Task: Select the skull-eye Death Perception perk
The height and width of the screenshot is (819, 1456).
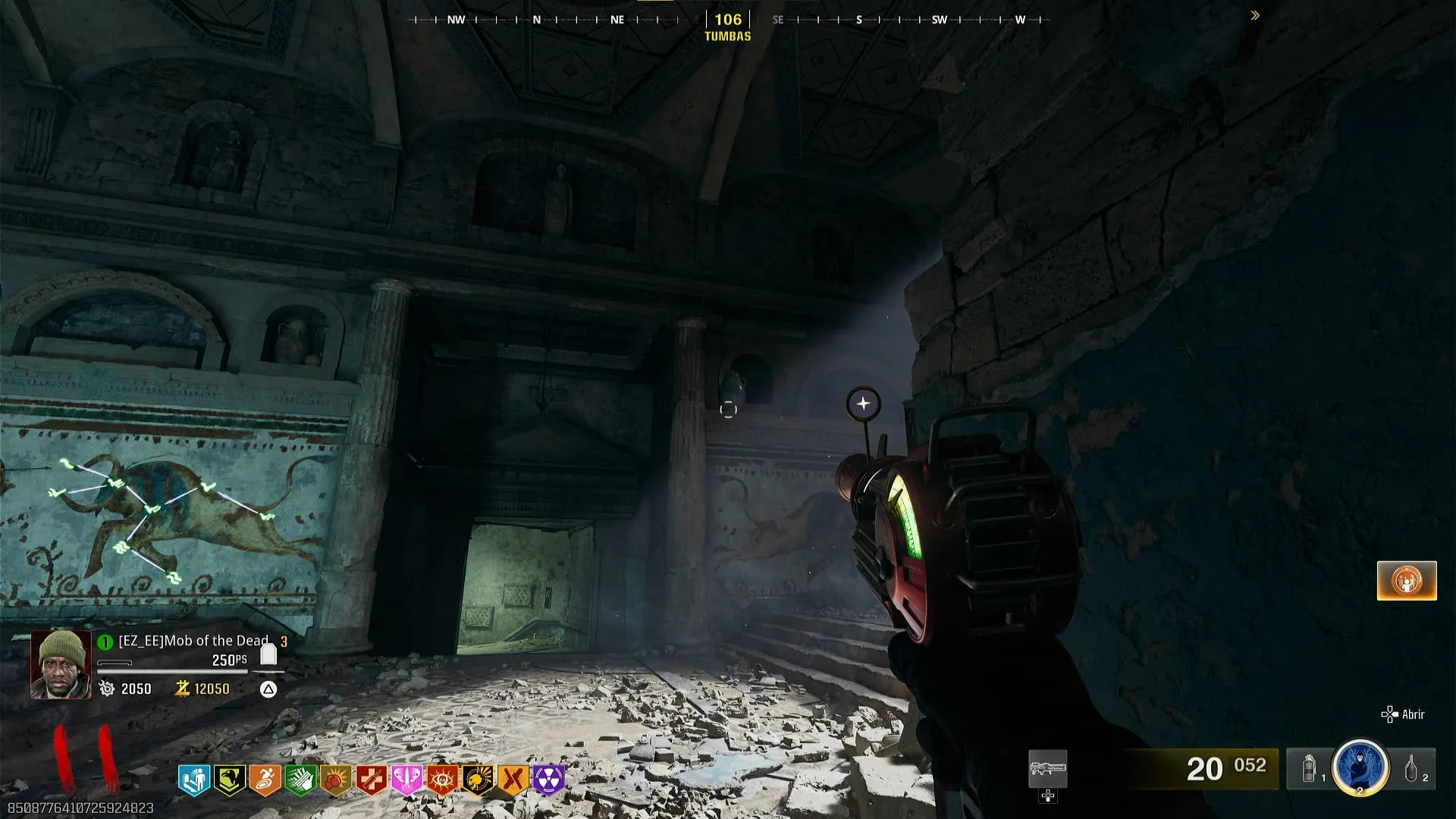Action: pos(442,780)
